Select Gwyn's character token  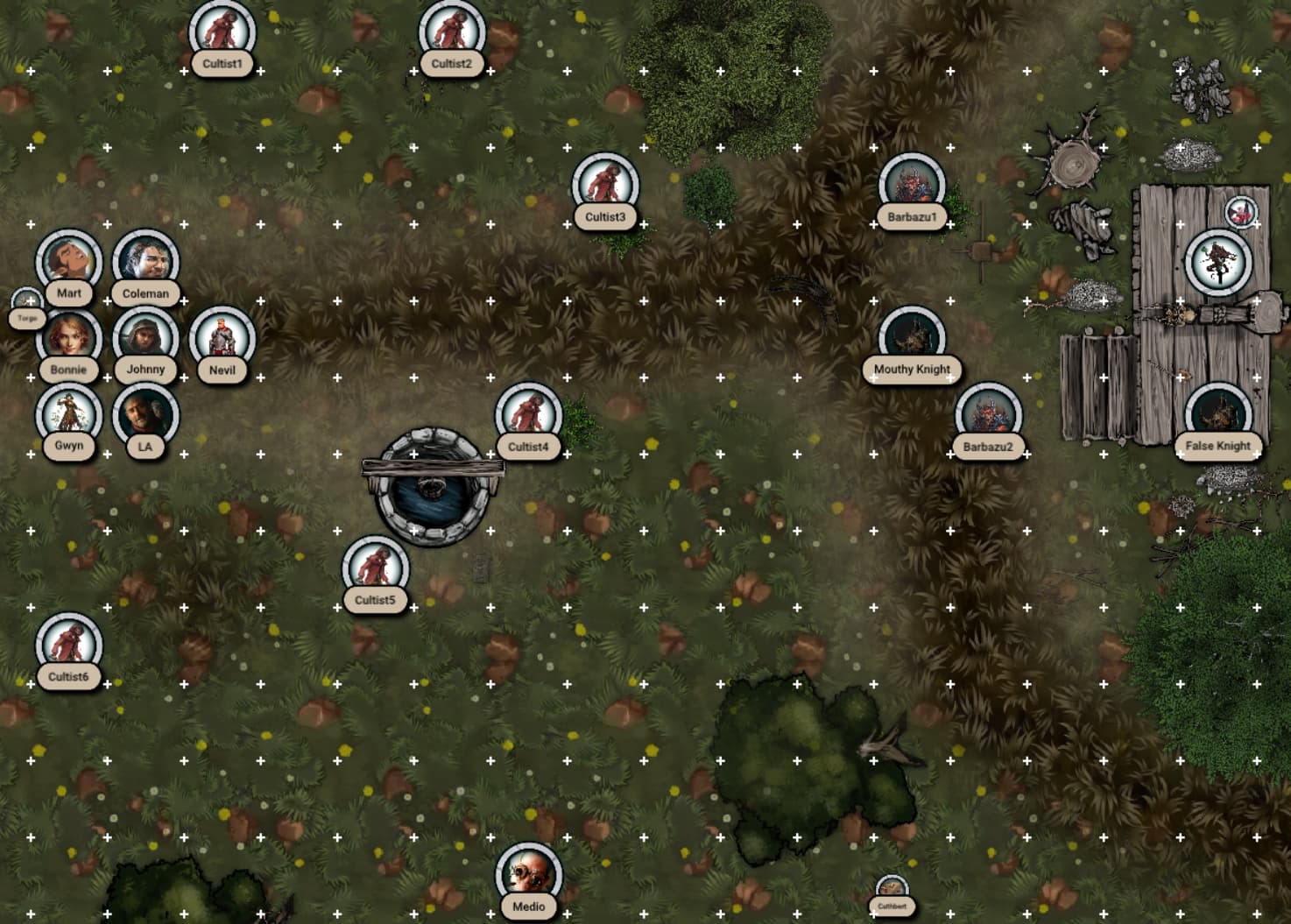click(68, 414)
